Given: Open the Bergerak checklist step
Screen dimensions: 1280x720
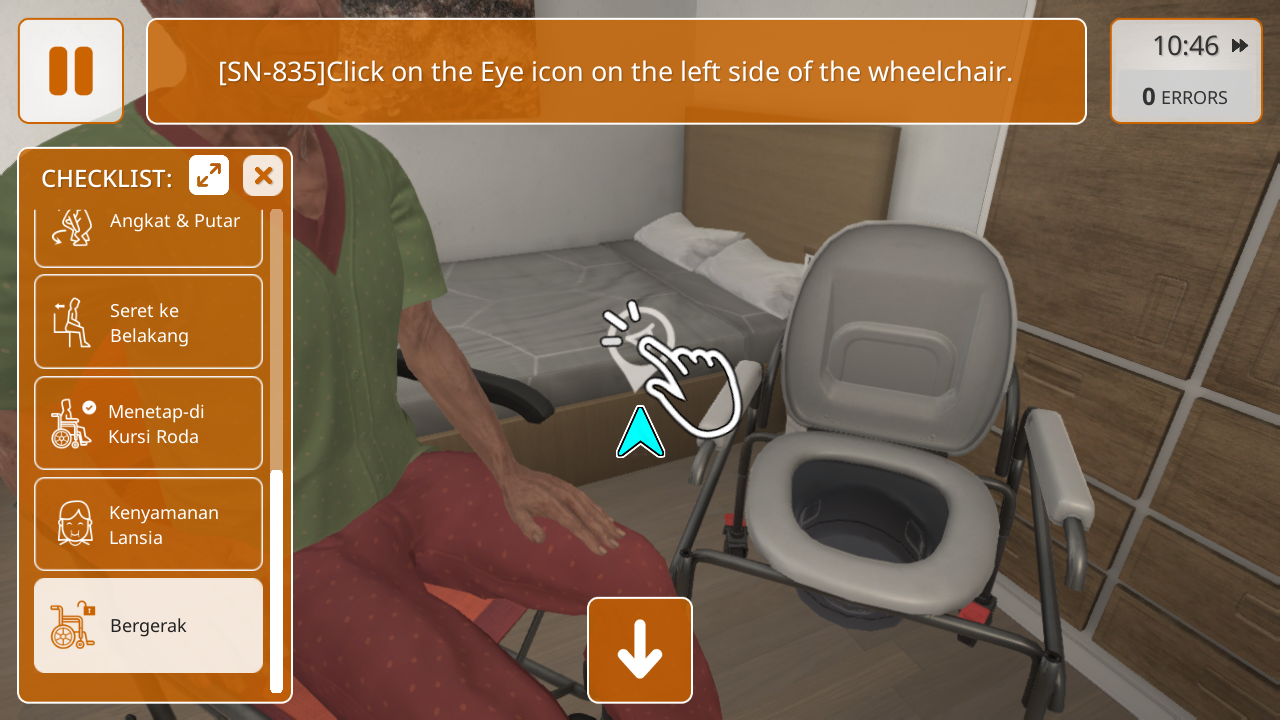Looking at the screenshot, I should (149, 626).
